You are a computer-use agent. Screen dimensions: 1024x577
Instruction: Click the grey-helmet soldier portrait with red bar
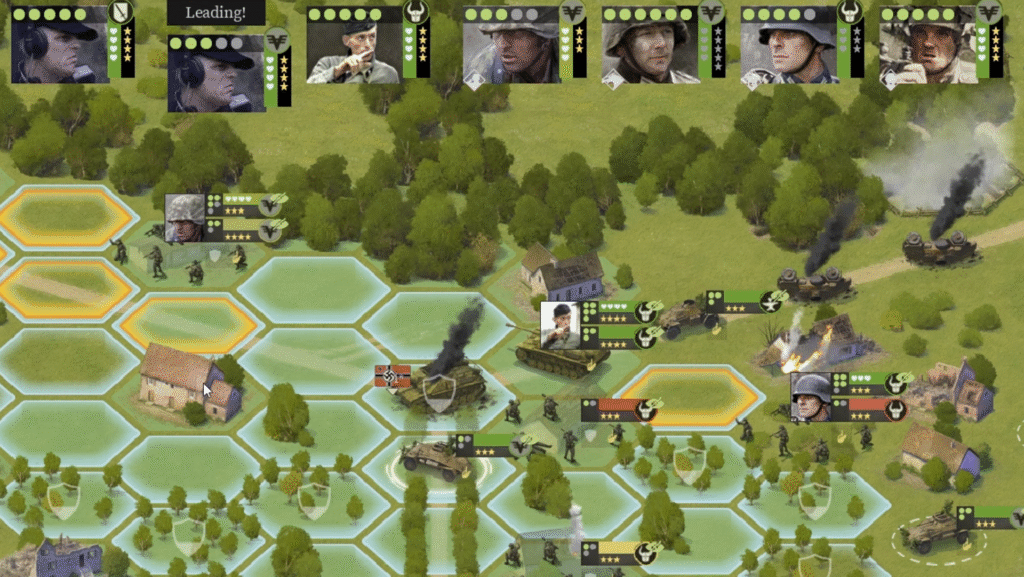(x=811, y=398)
